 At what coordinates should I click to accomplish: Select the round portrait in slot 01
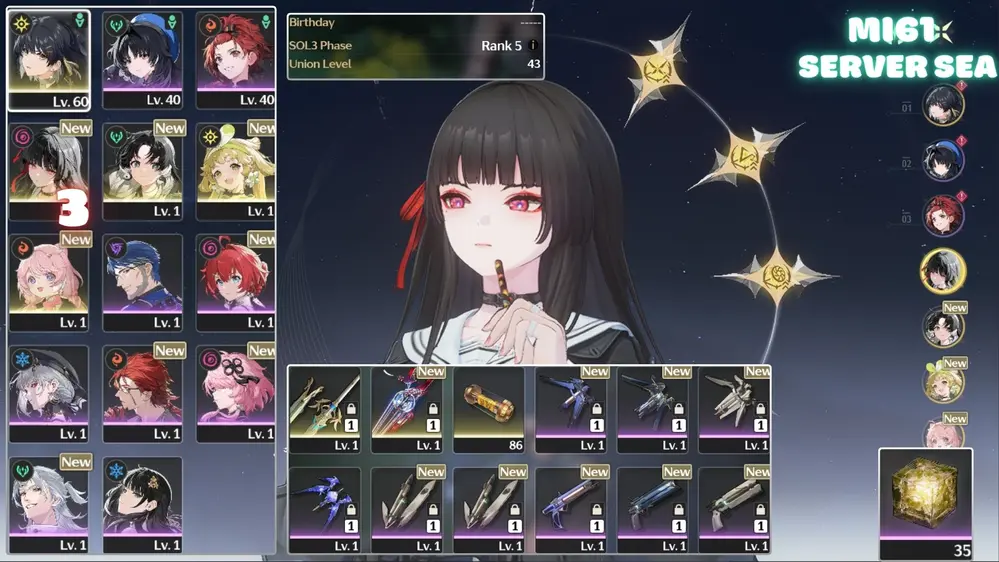click(943, 106)
